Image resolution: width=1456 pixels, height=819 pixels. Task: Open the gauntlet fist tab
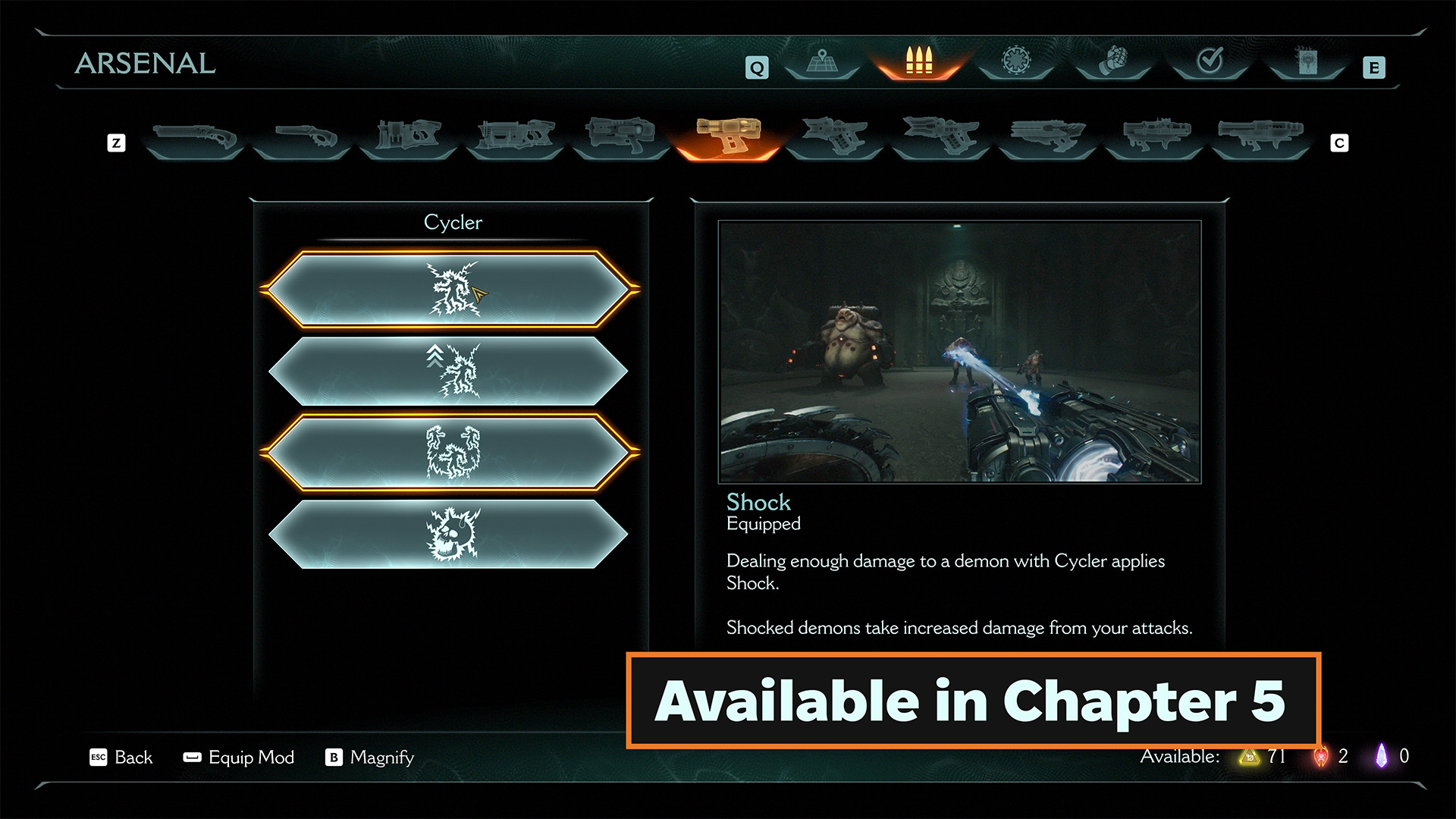click(x=1112, y=61)
